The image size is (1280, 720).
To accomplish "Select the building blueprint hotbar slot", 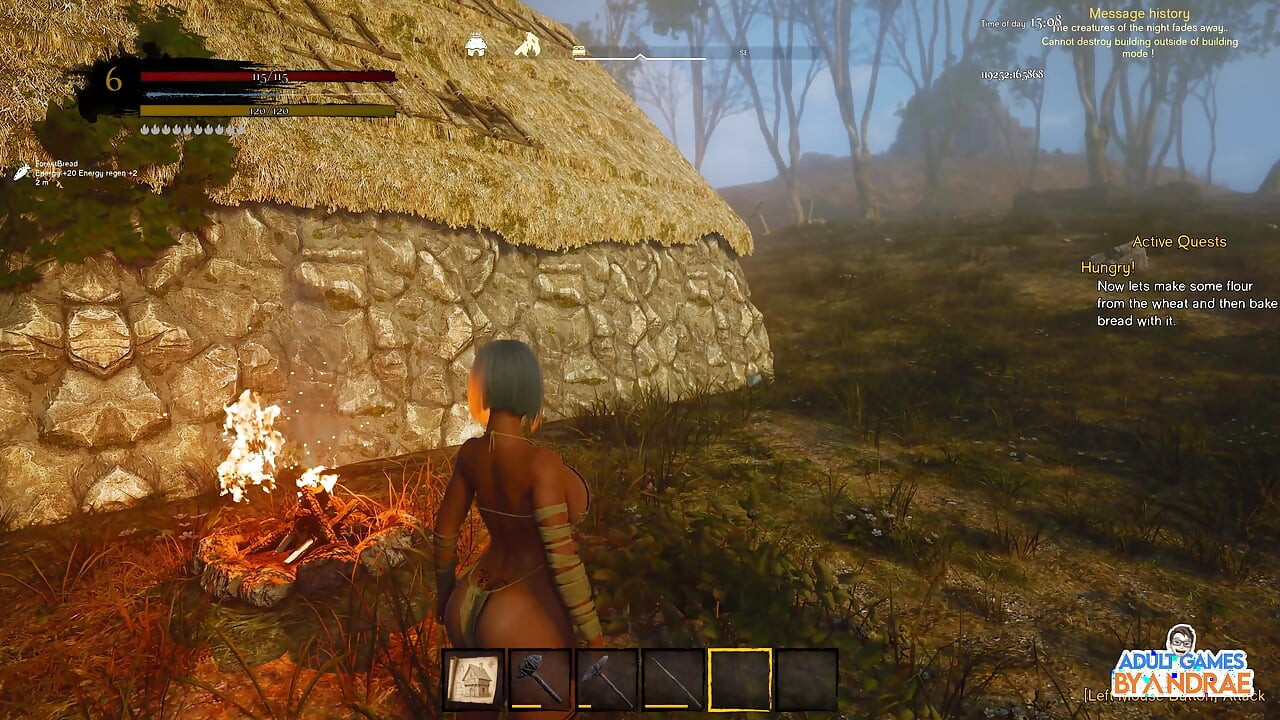I will [x=474, y=680].
